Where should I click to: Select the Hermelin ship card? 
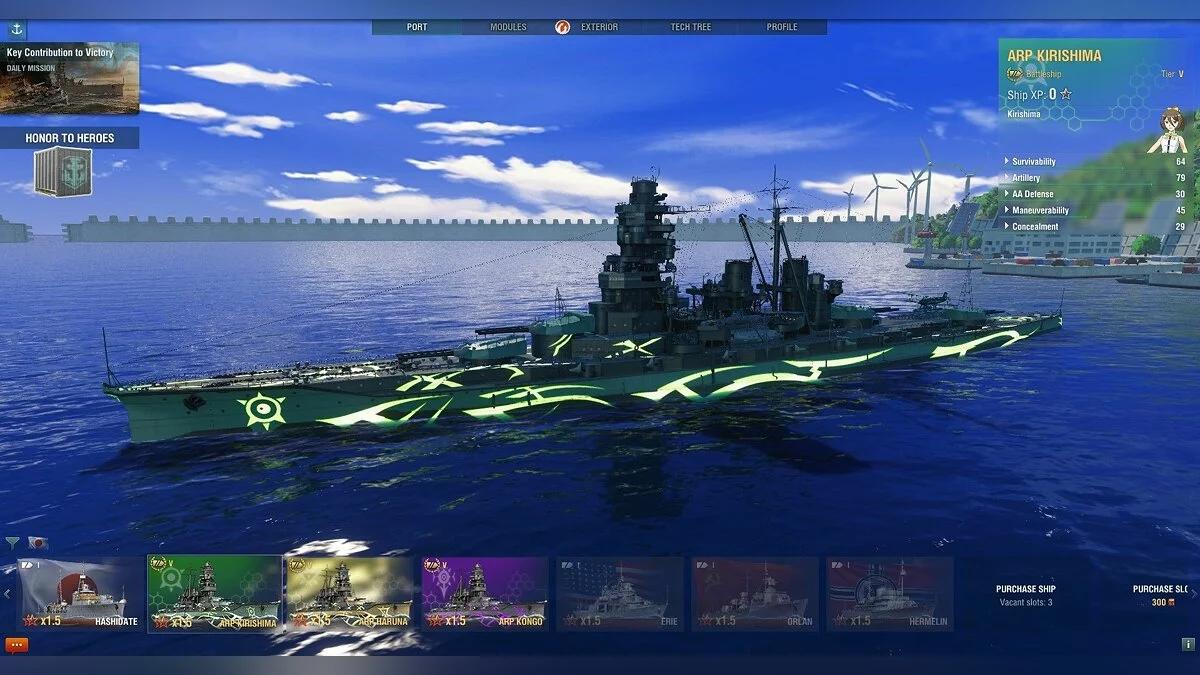click(890, 594)
